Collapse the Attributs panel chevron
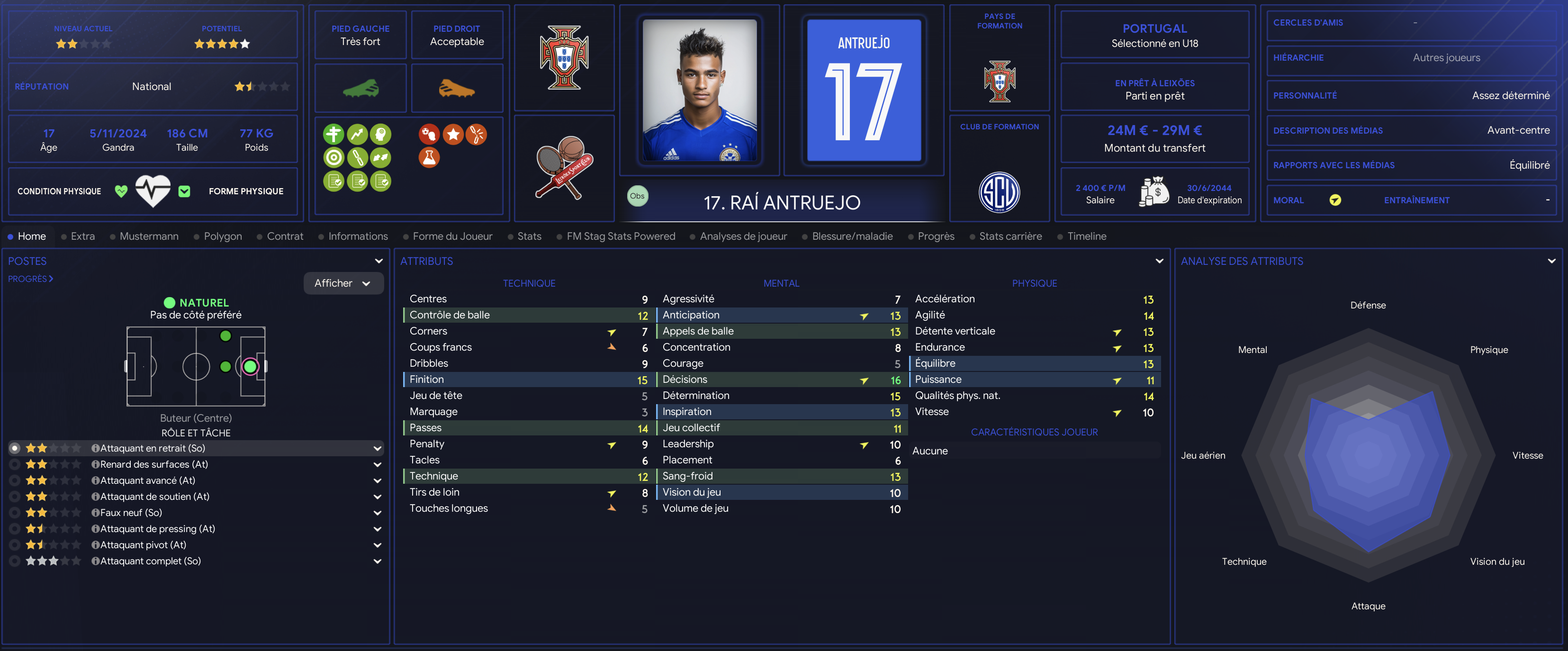1568x651 pixels. point(1159,261)
